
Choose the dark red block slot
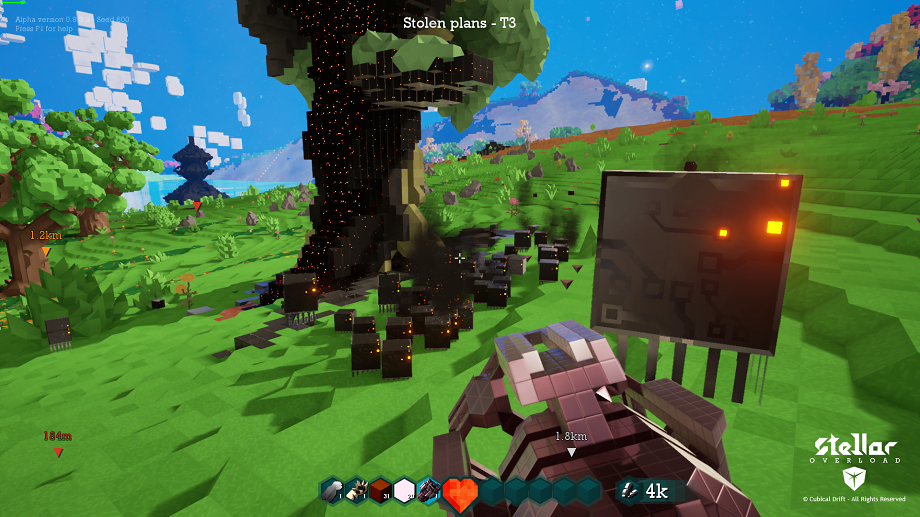point(380,490)
